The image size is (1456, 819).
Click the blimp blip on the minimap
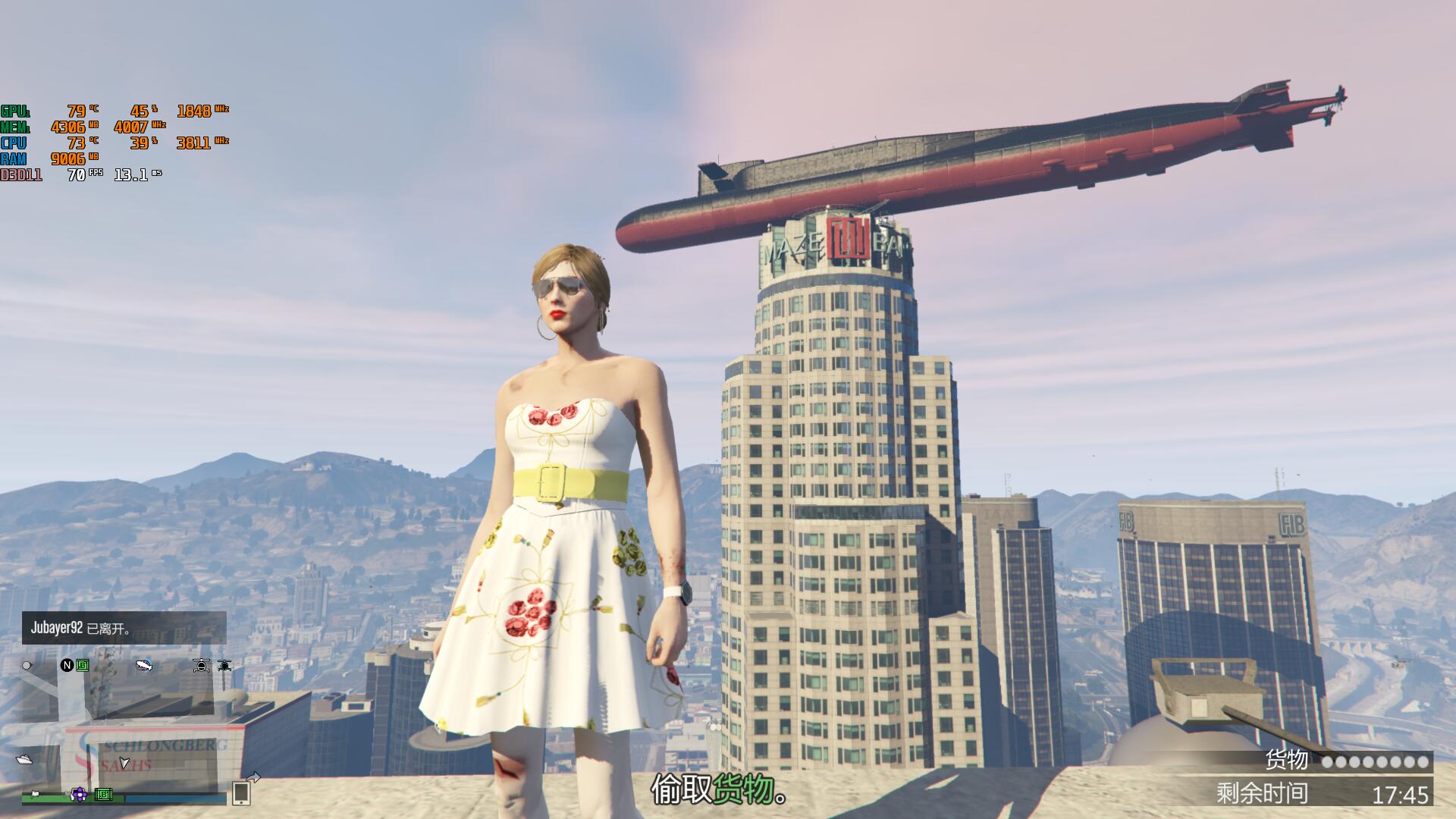[x=143, y=666]
